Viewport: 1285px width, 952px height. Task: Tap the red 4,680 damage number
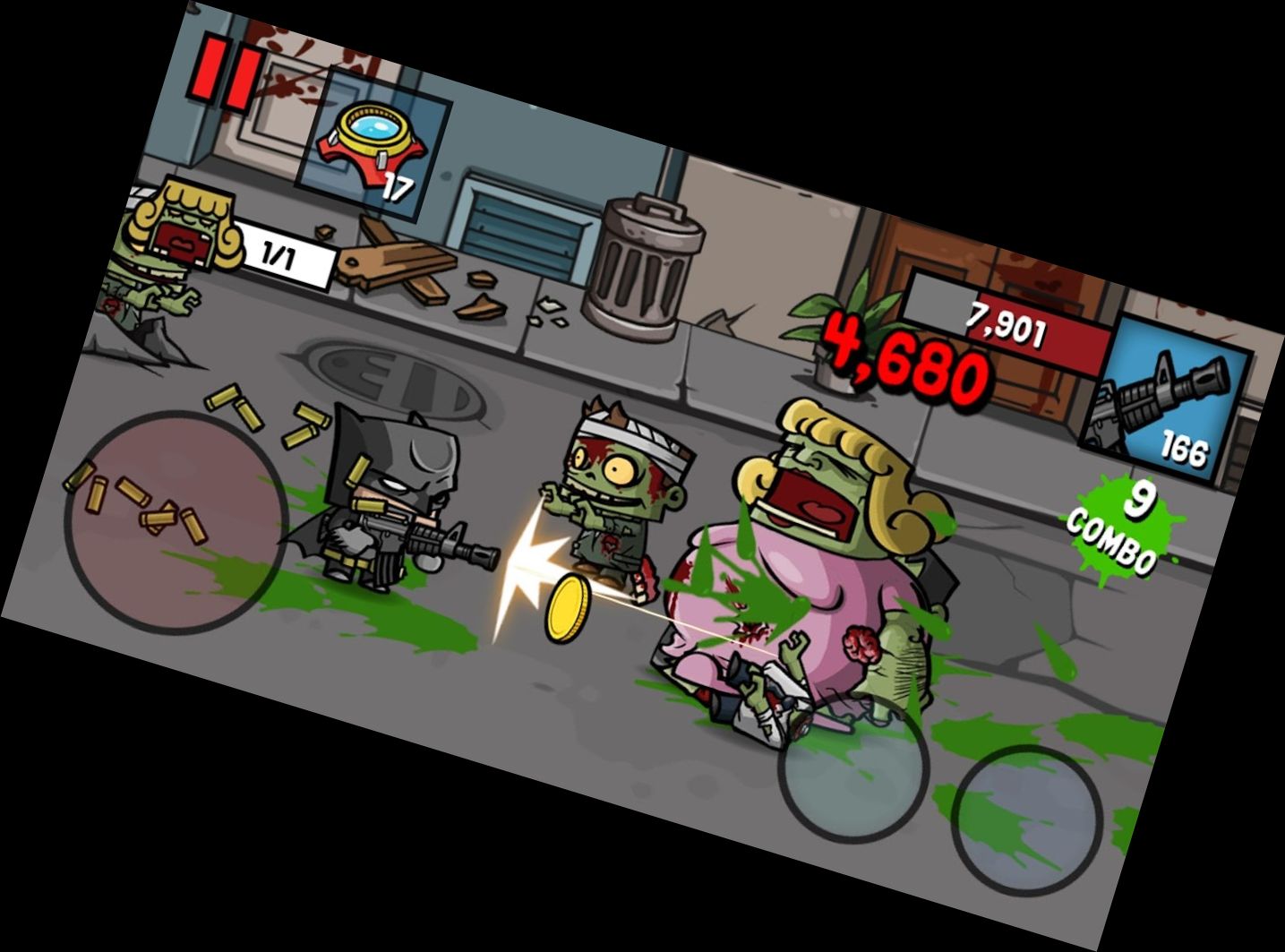904,358
